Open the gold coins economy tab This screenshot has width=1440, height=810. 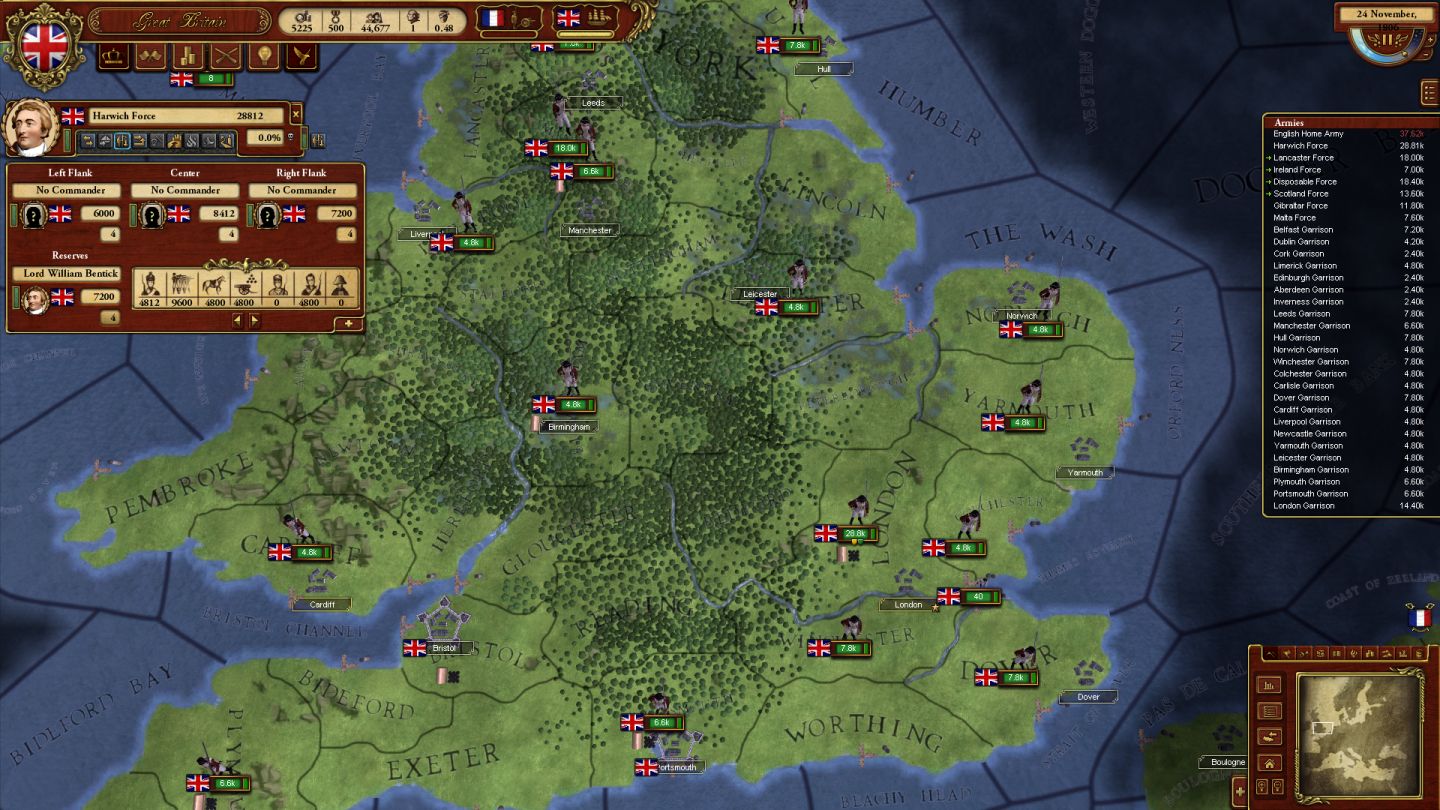(188, 56)
